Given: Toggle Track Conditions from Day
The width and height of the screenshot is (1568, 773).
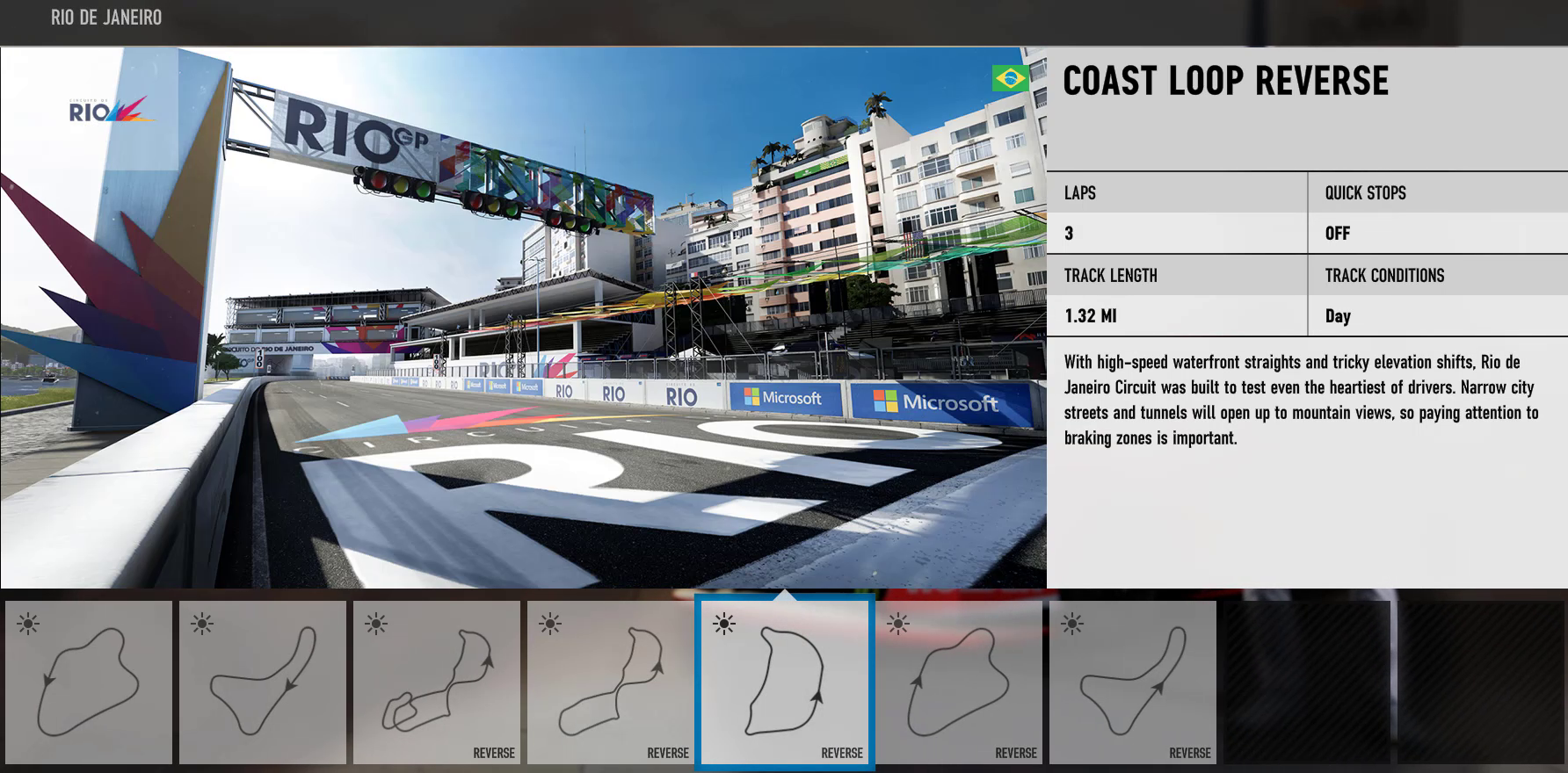Looking at the screenshot, I should point(1339,316).
